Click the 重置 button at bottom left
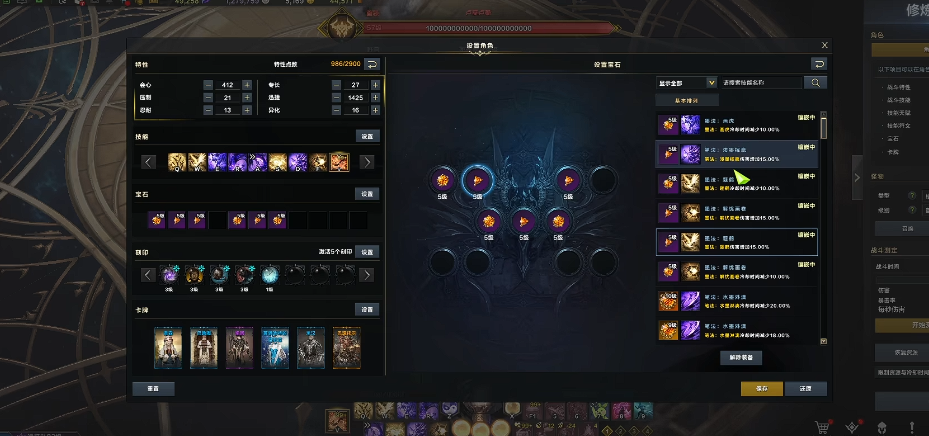This screenshot has height=436, width=929. pyautogui.click(x=153, y=388)
